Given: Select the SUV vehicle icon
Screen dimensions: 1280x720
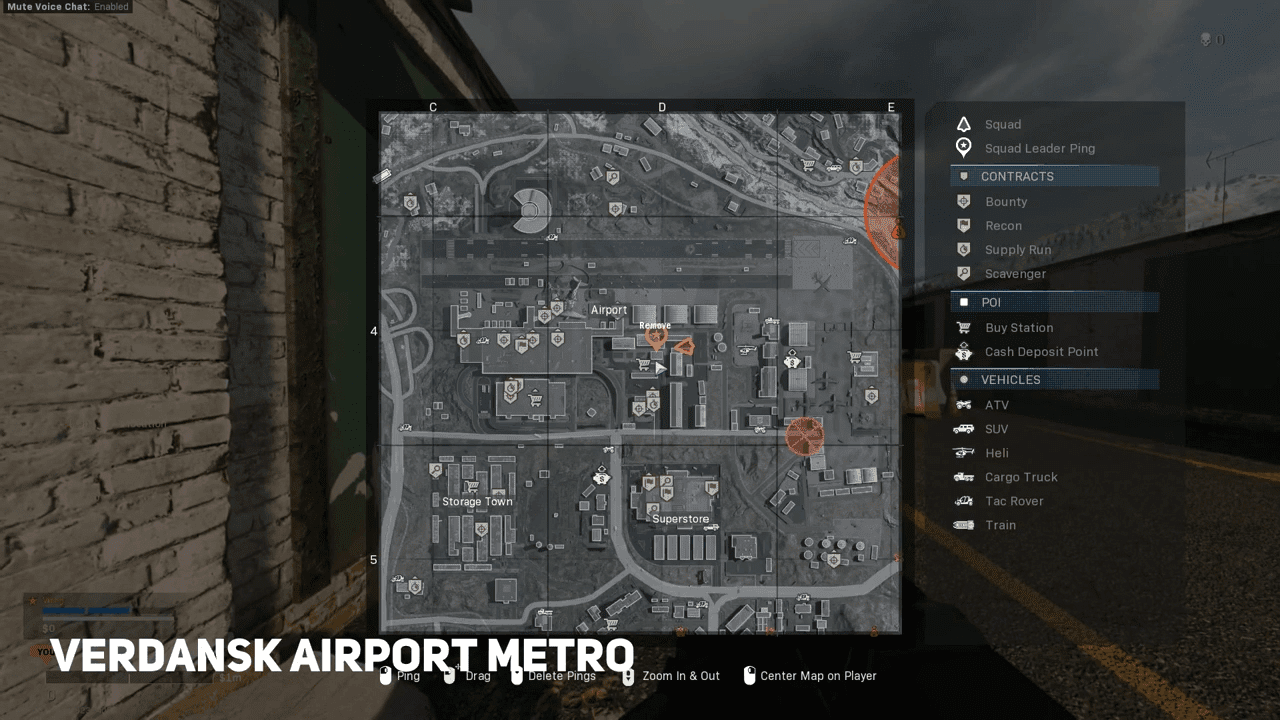Looking at the screenshot, I should (963, 429).
